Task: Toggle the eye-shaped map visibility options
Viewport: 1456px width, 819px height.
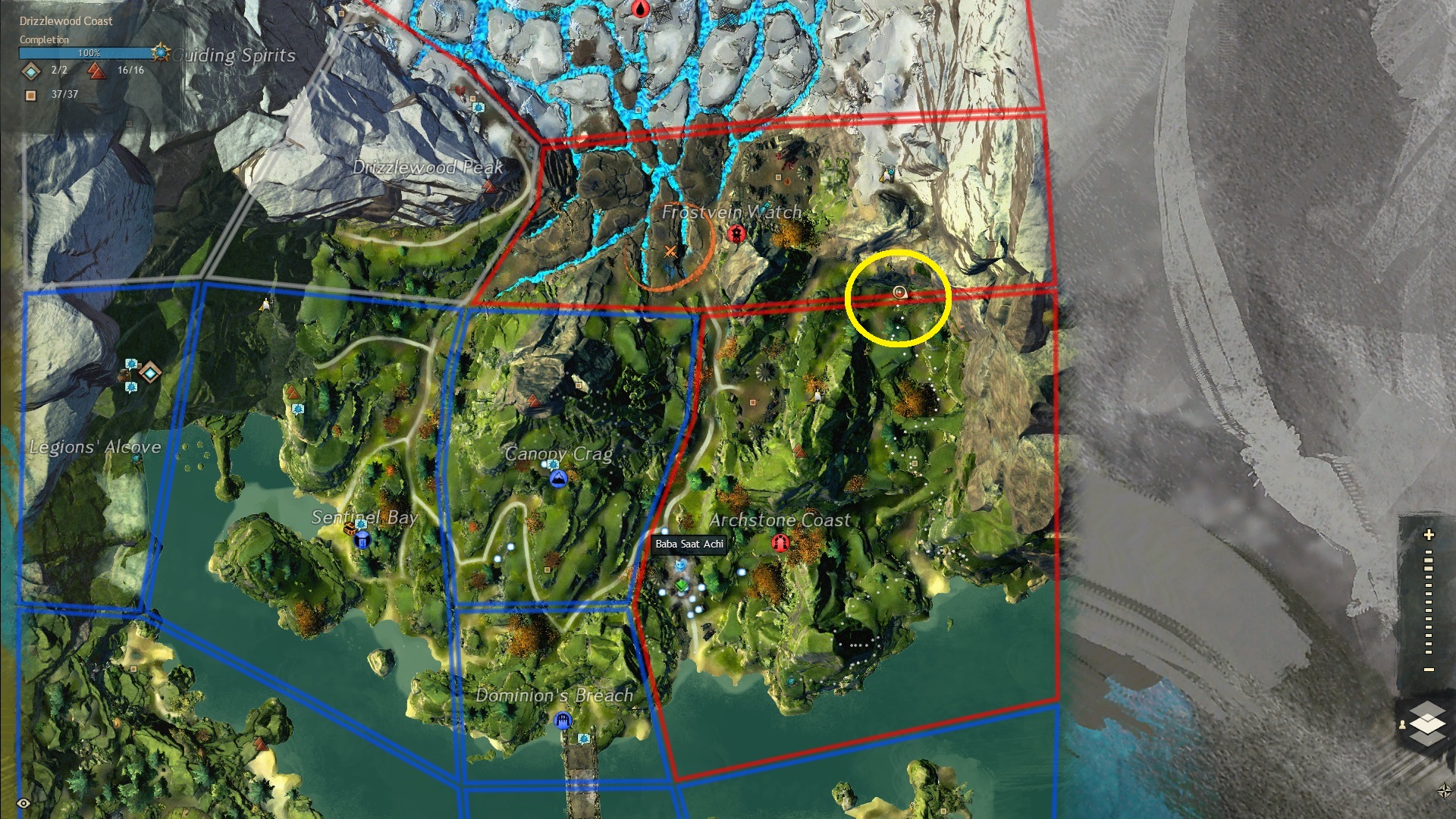Action: coord(24,803)
